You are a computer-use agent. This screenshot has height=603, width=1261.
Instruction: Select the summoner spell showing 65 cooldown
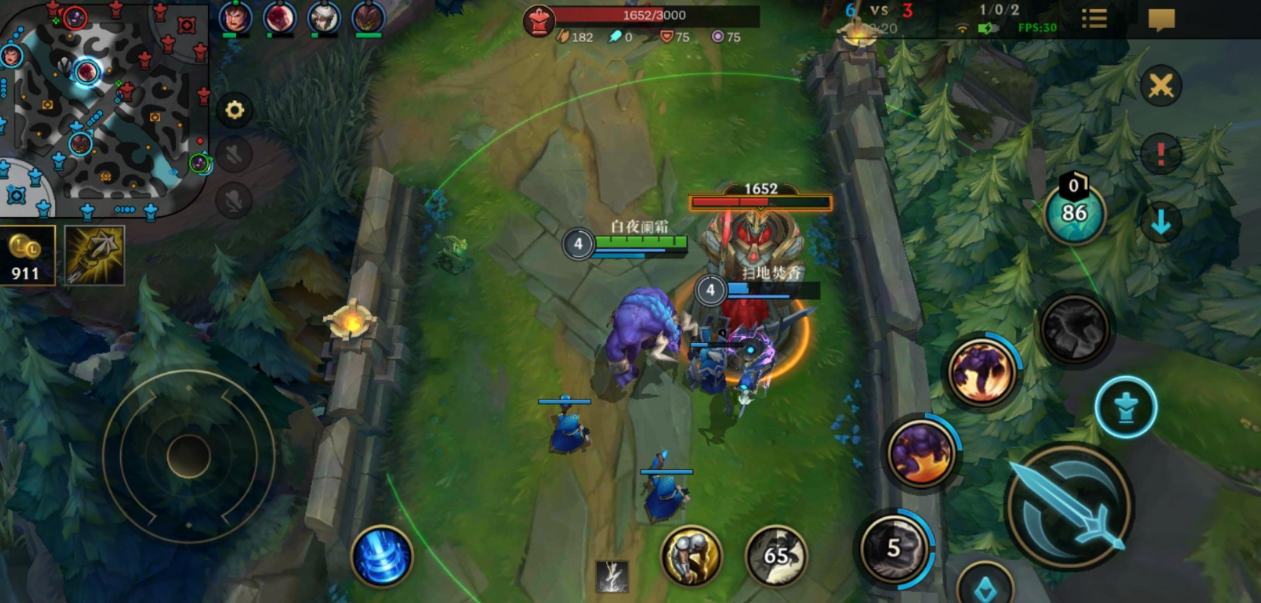[777, 556]
